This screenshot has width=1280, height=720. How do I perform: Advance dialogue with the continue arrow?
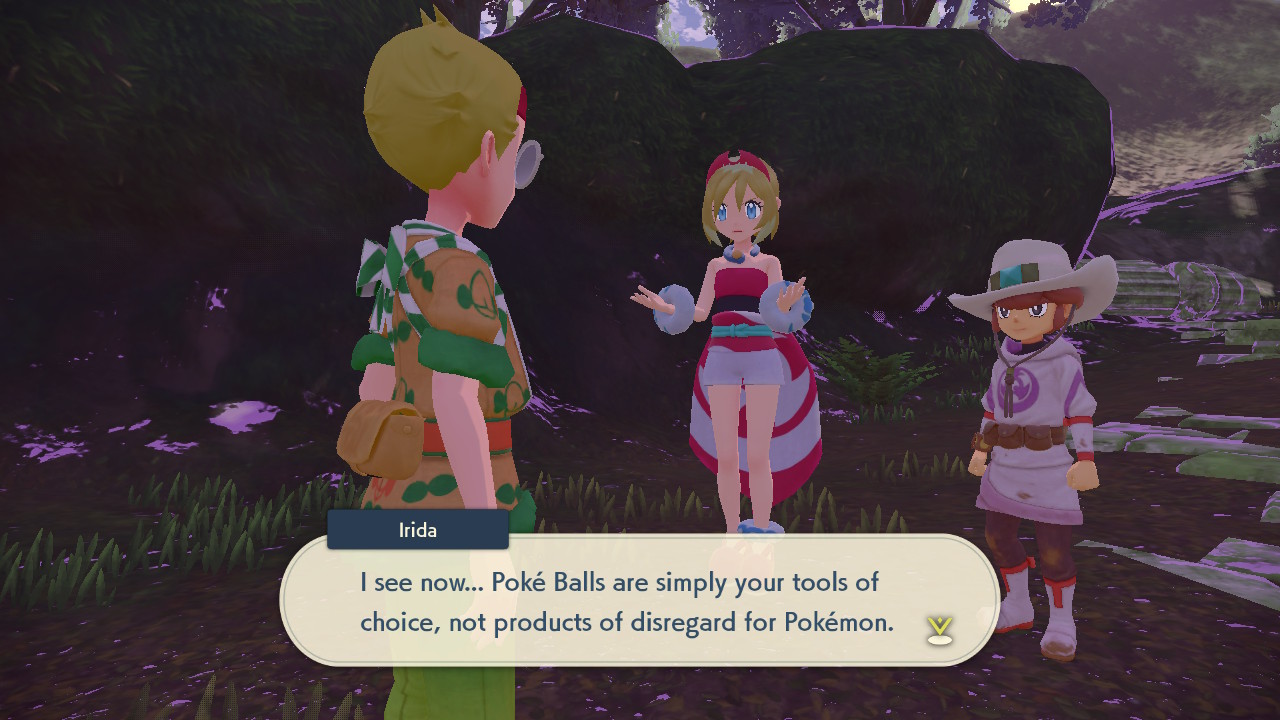click(939, 629)
